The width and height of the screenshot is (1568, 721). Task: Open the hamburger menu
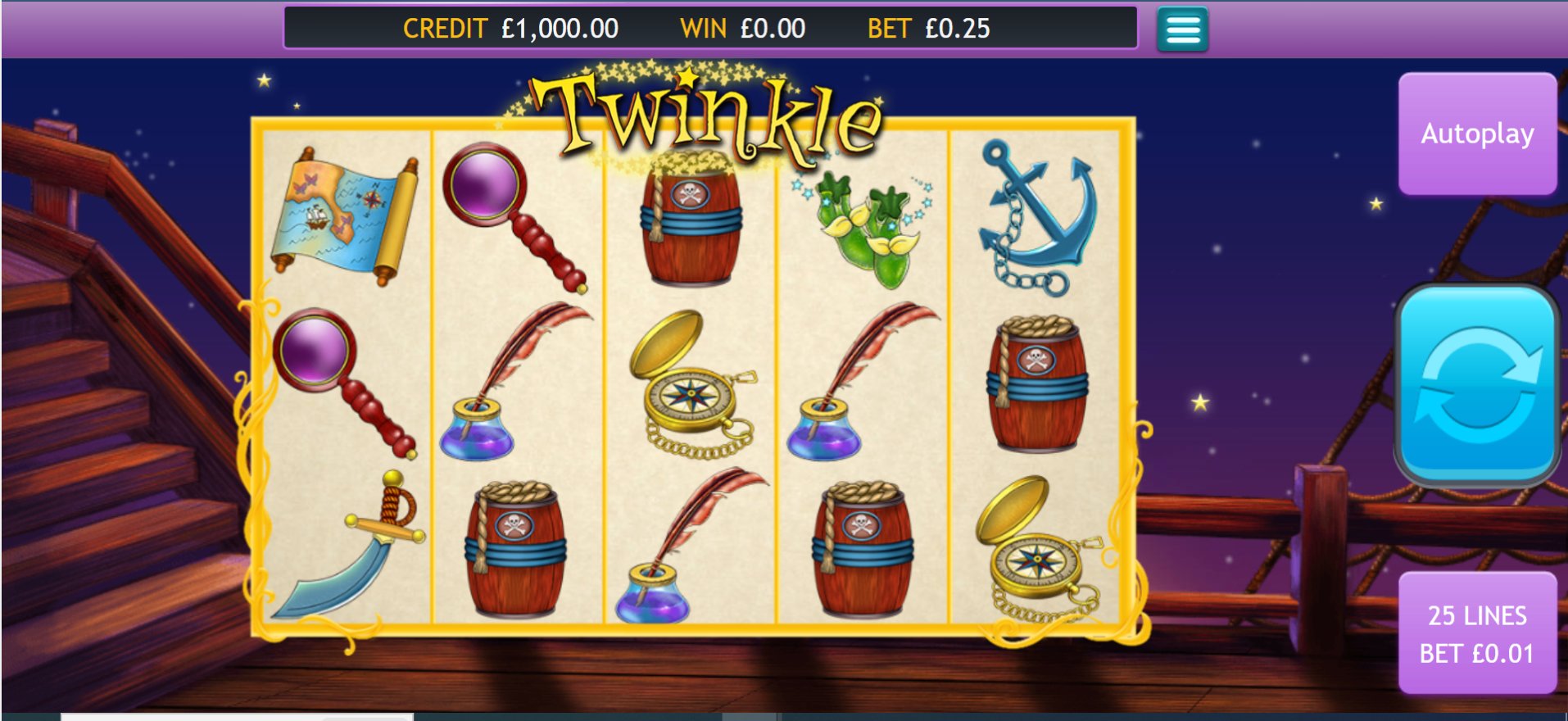pos(1182,29)
